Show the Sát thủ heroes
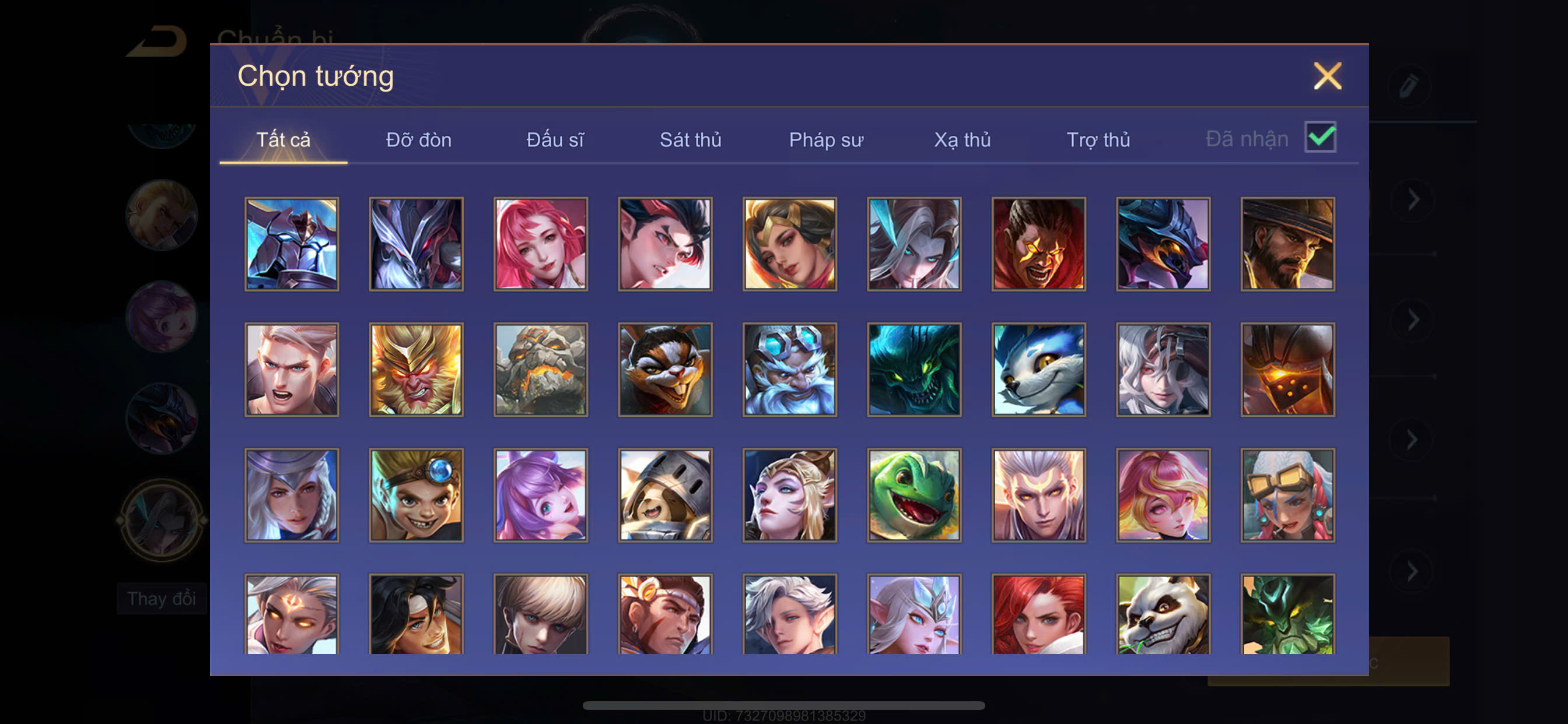Viewport: 1568px width, 724px height. pos(690,140)
